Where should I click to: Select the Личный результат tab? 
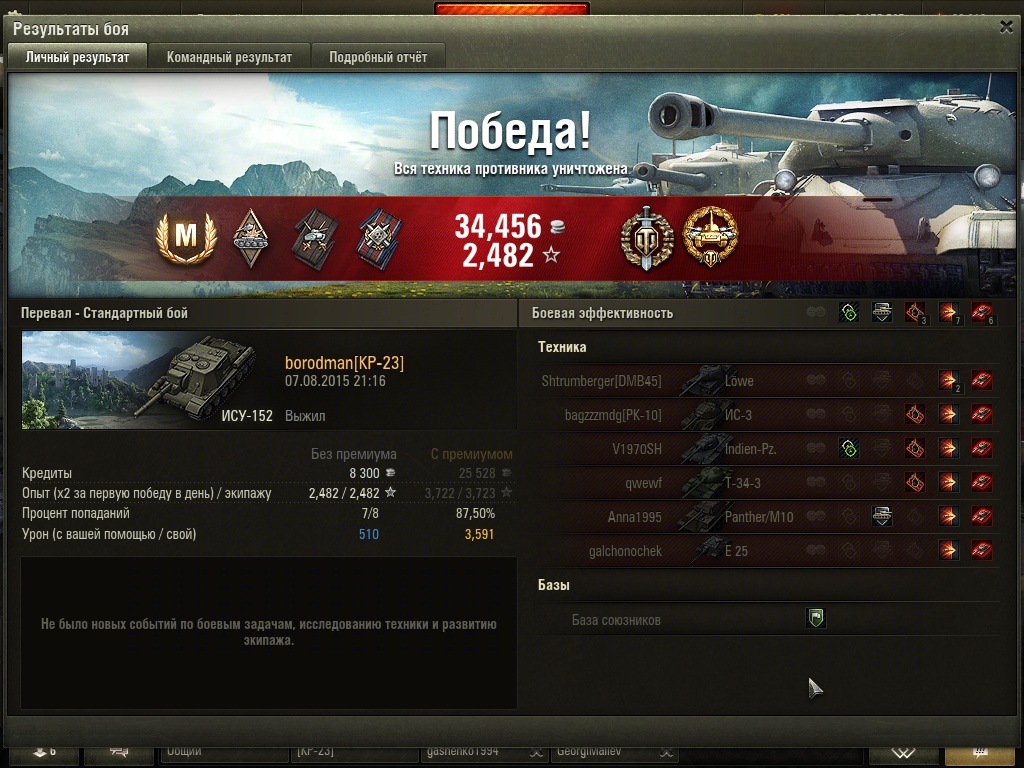[x=77, y=57]
